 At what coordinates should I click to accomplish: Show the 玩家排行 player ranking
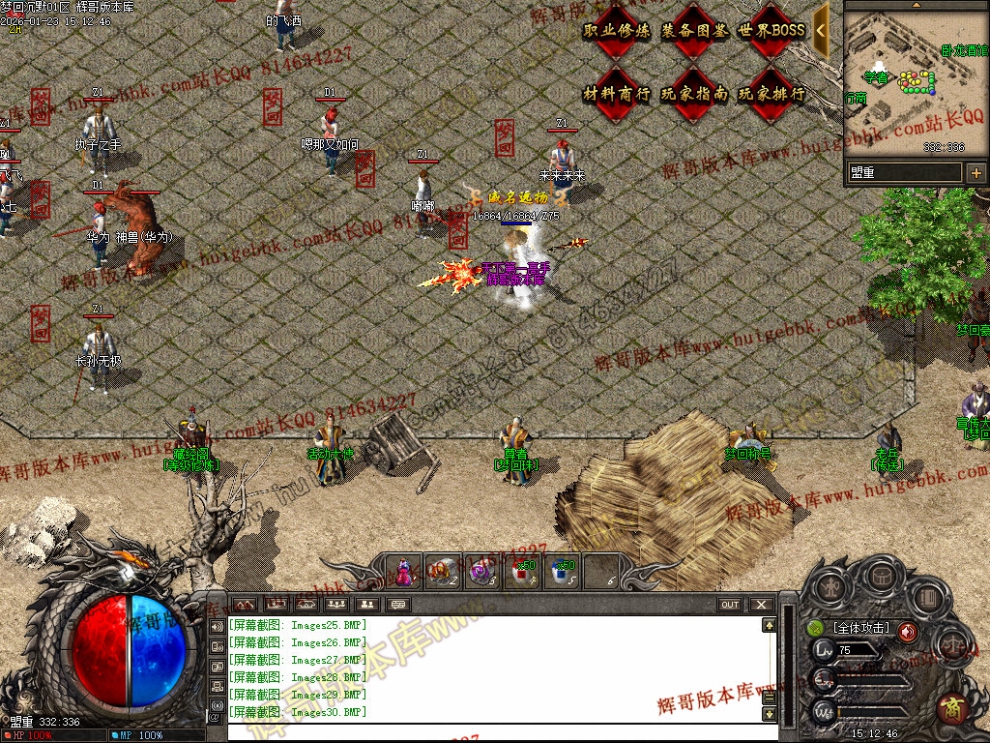[771, 94]
